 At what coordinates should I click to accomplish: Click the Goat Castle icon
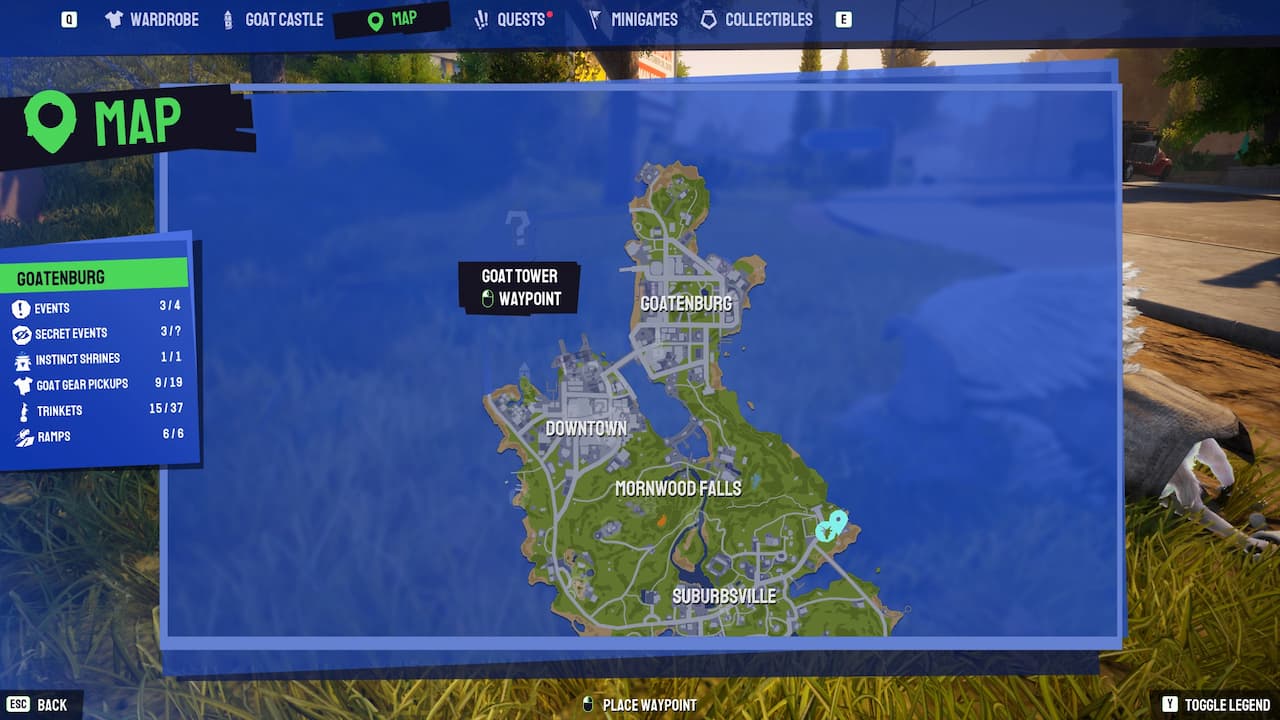(x=228, y=18)
